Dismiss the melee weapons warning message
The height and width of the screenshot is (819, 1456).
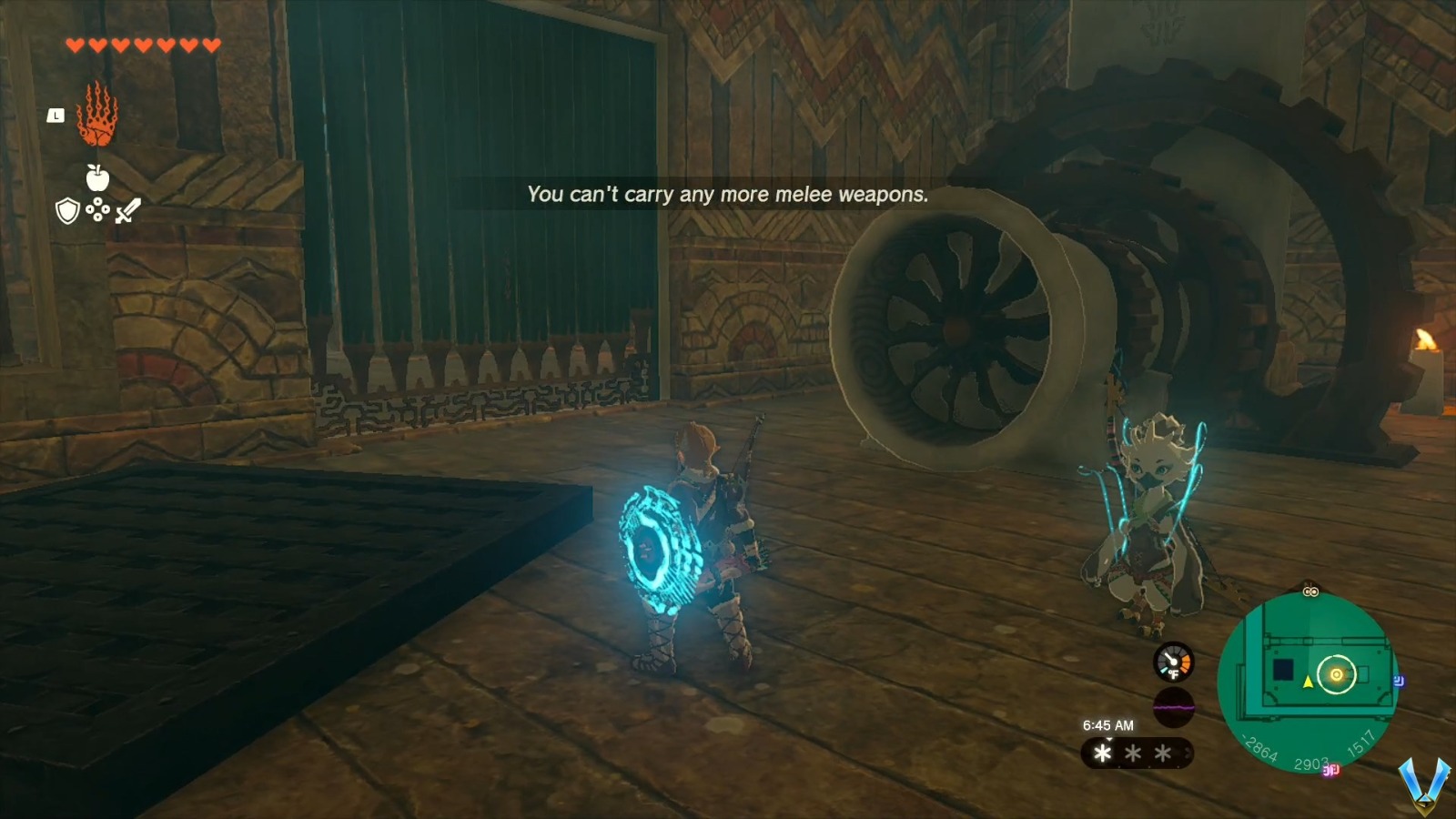(x=728, y=194)
